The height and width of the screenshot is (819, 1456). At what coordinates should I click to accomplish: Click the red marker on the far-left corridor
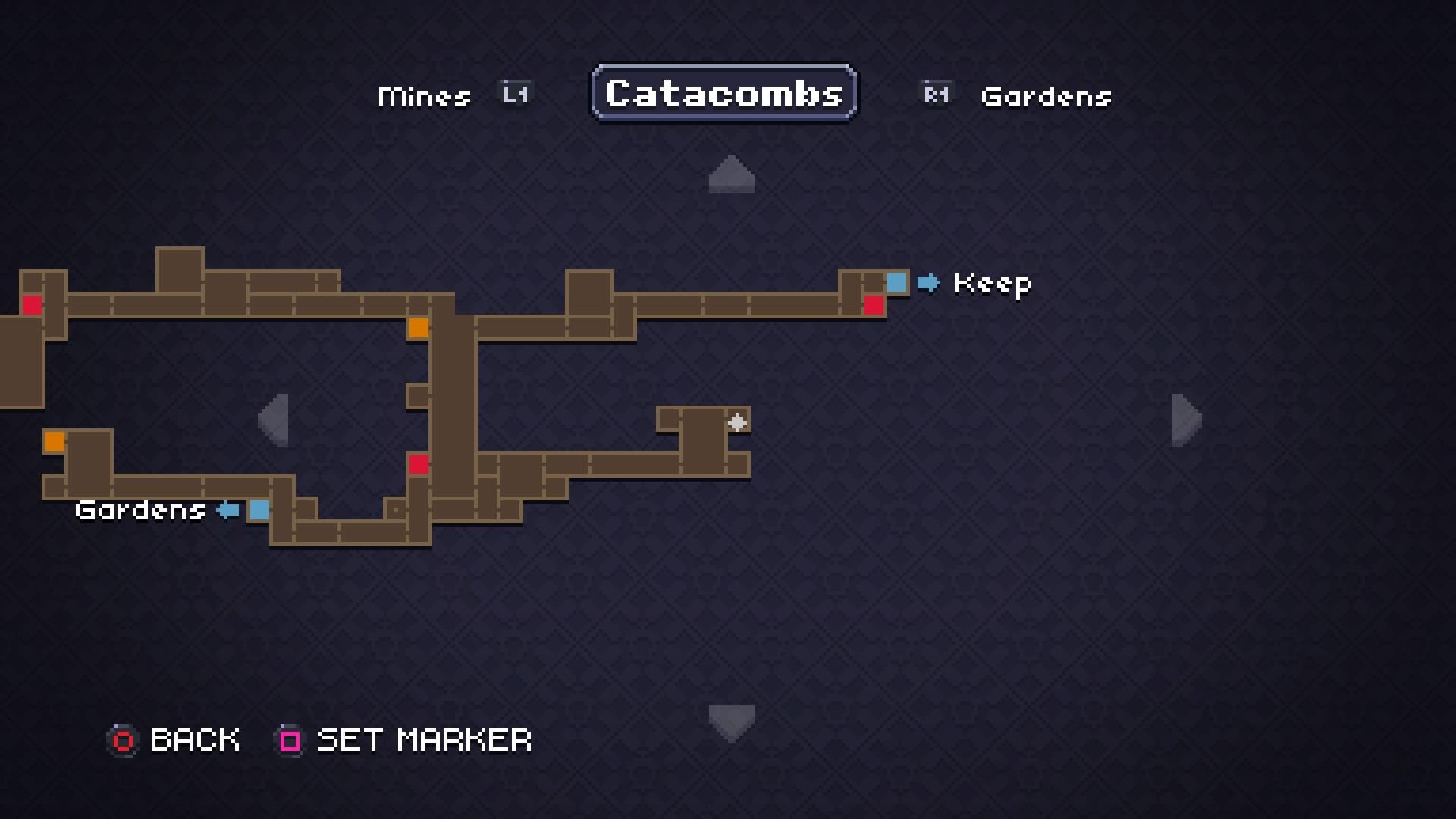coord(31,306)
